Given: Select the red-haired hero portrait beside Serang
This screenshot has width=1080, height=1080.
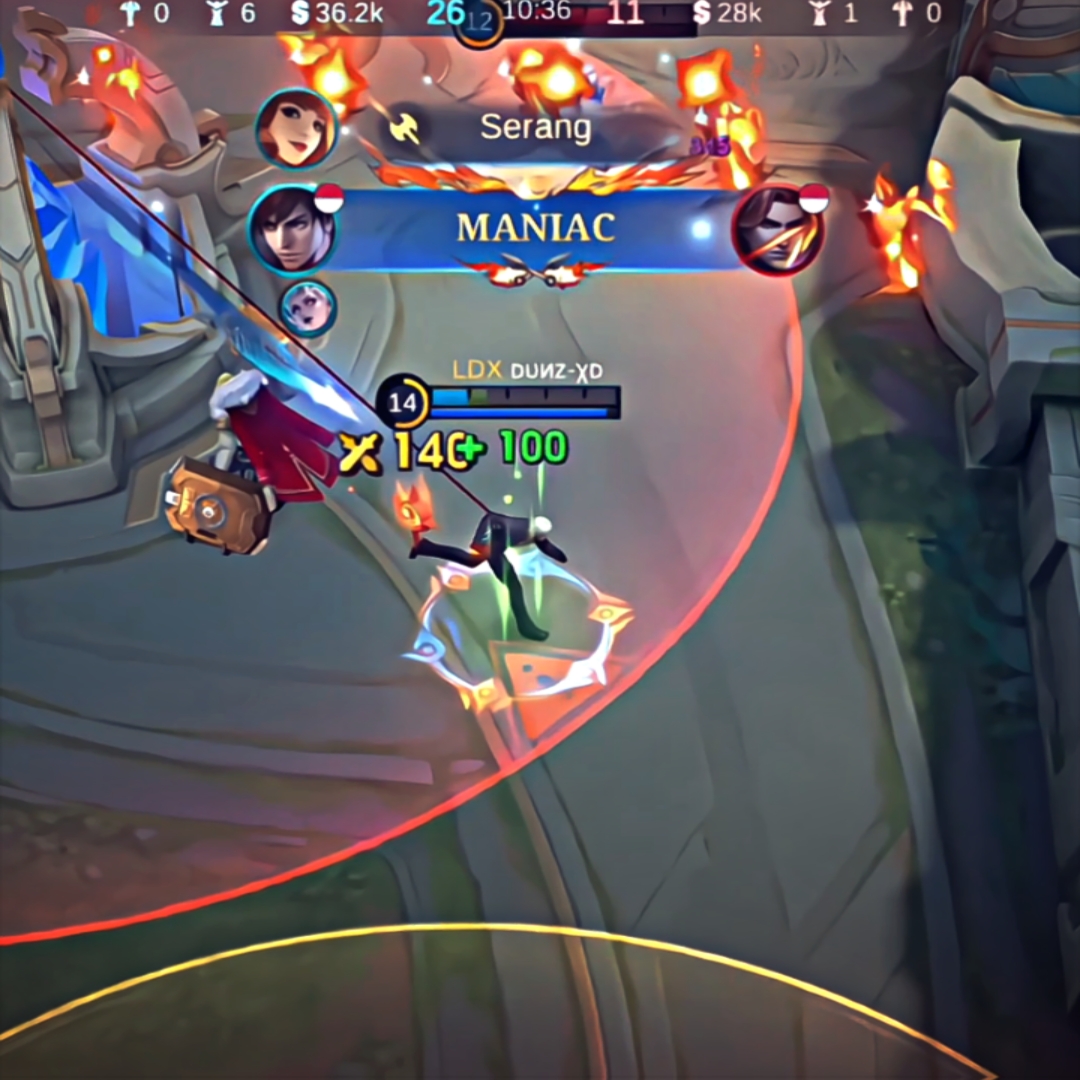Looking at the screenshot, I should (x=295, y=130).
